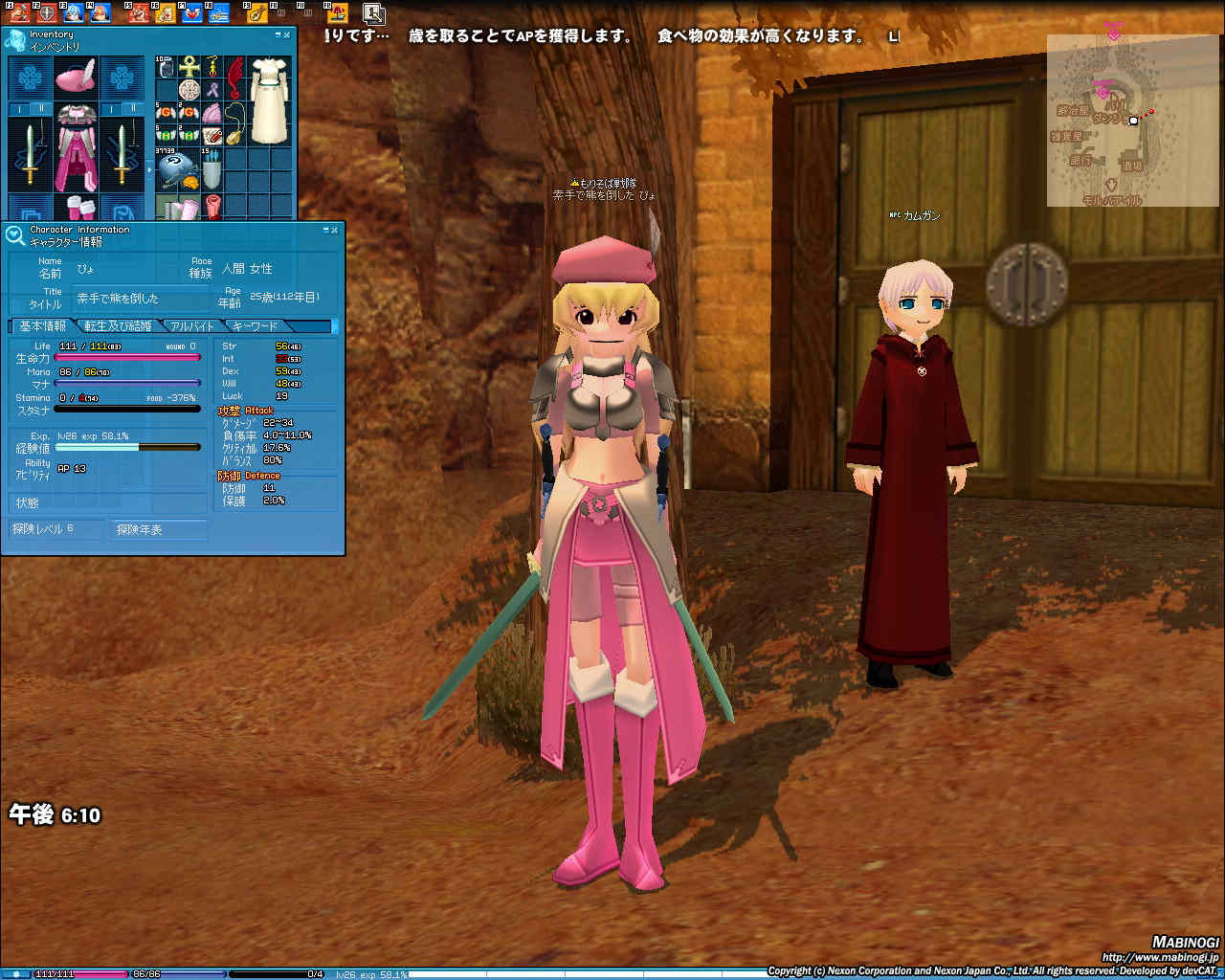
Task: Use the F7 winged heart skill
Action: pos(193,12)
